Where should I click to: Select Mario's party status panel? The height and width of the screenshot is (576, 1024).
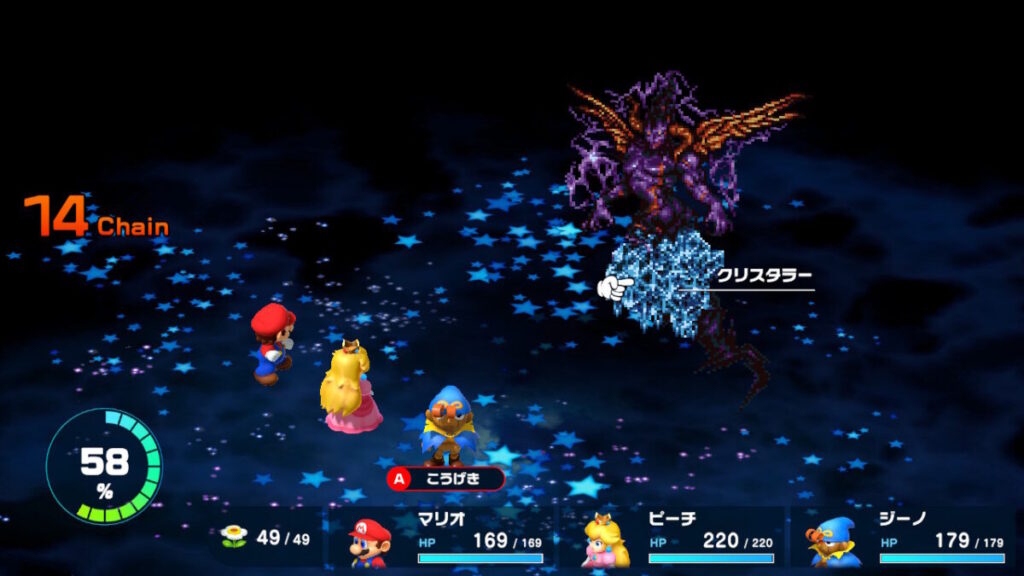click(446, 538)
